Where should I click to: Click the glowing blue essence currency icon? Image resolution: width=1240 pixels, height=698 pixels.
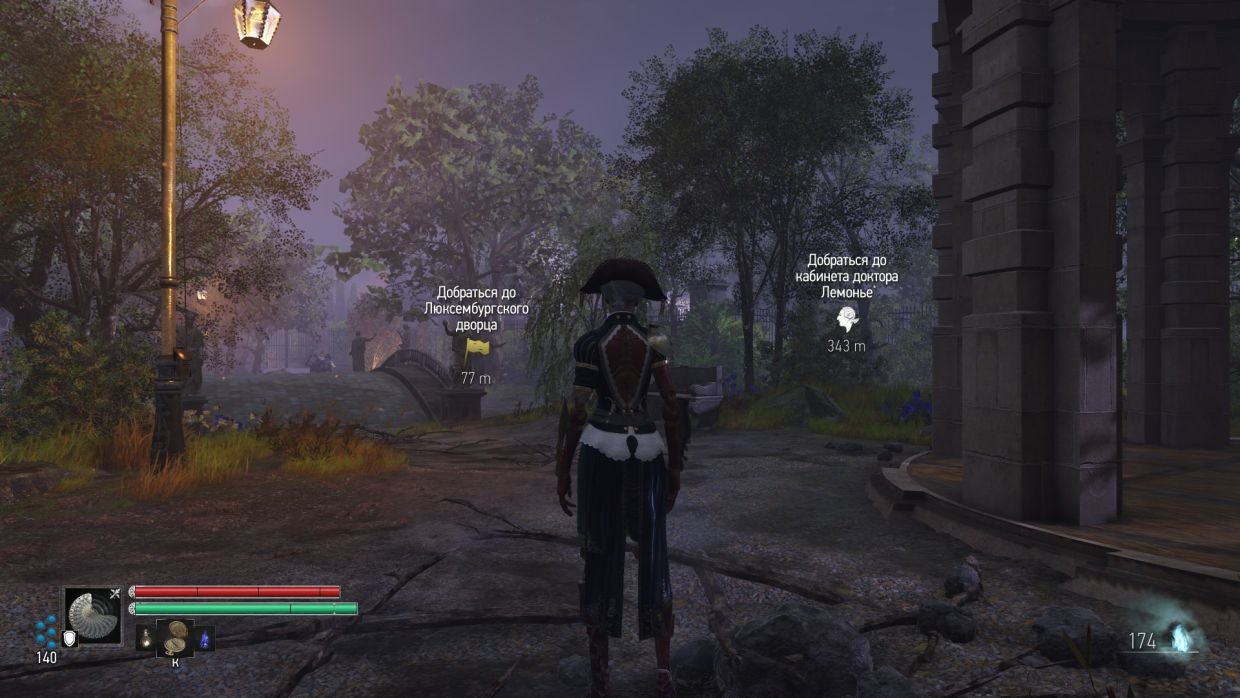point(1181,638)
